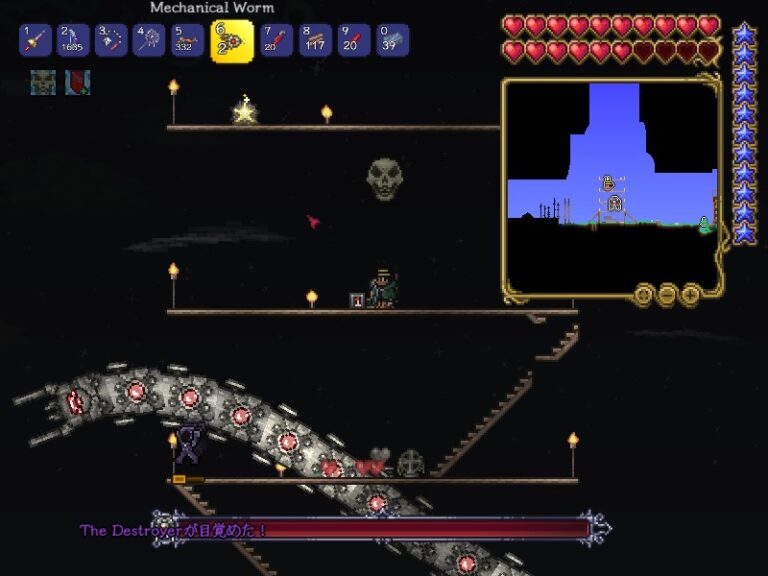Equip the magic staff in slot 4

149,40
